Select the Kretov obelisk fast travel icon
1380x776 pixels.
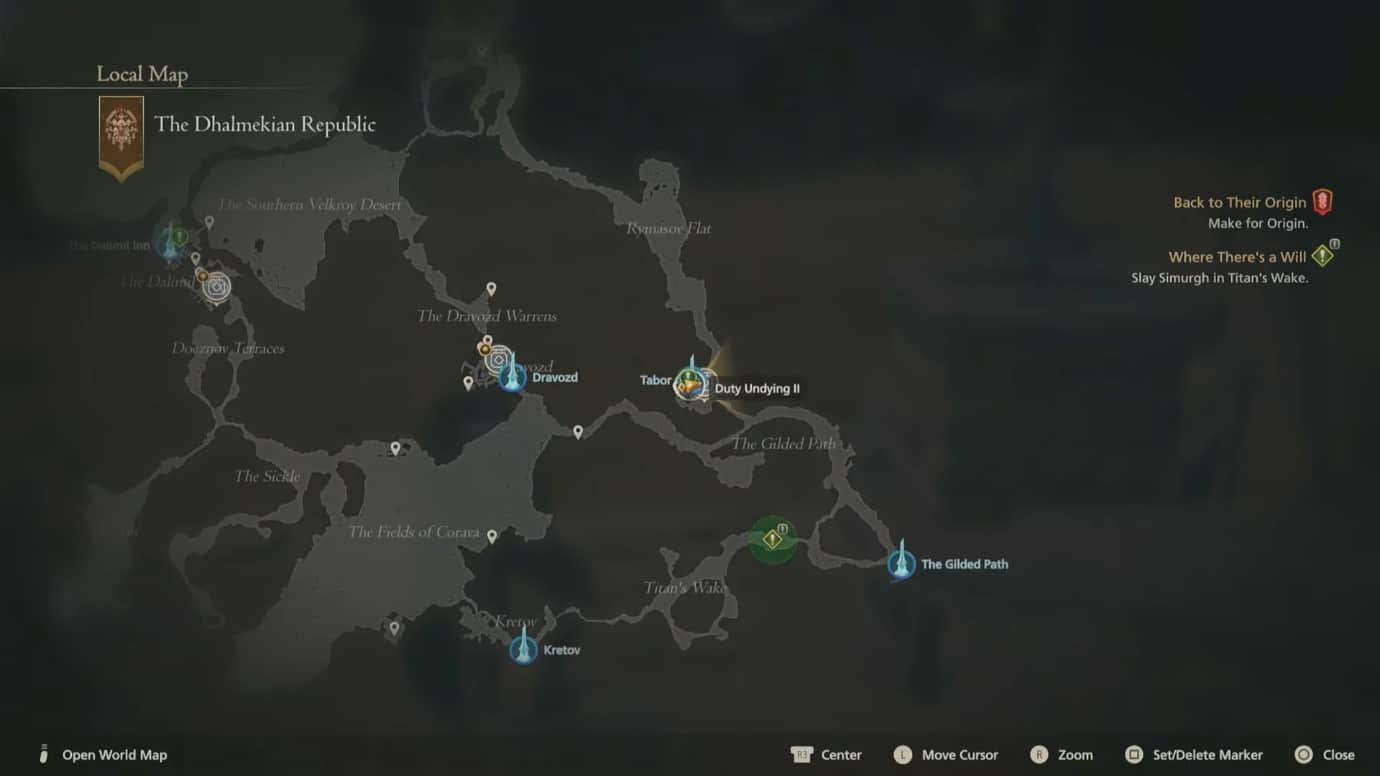click(524, 647)
